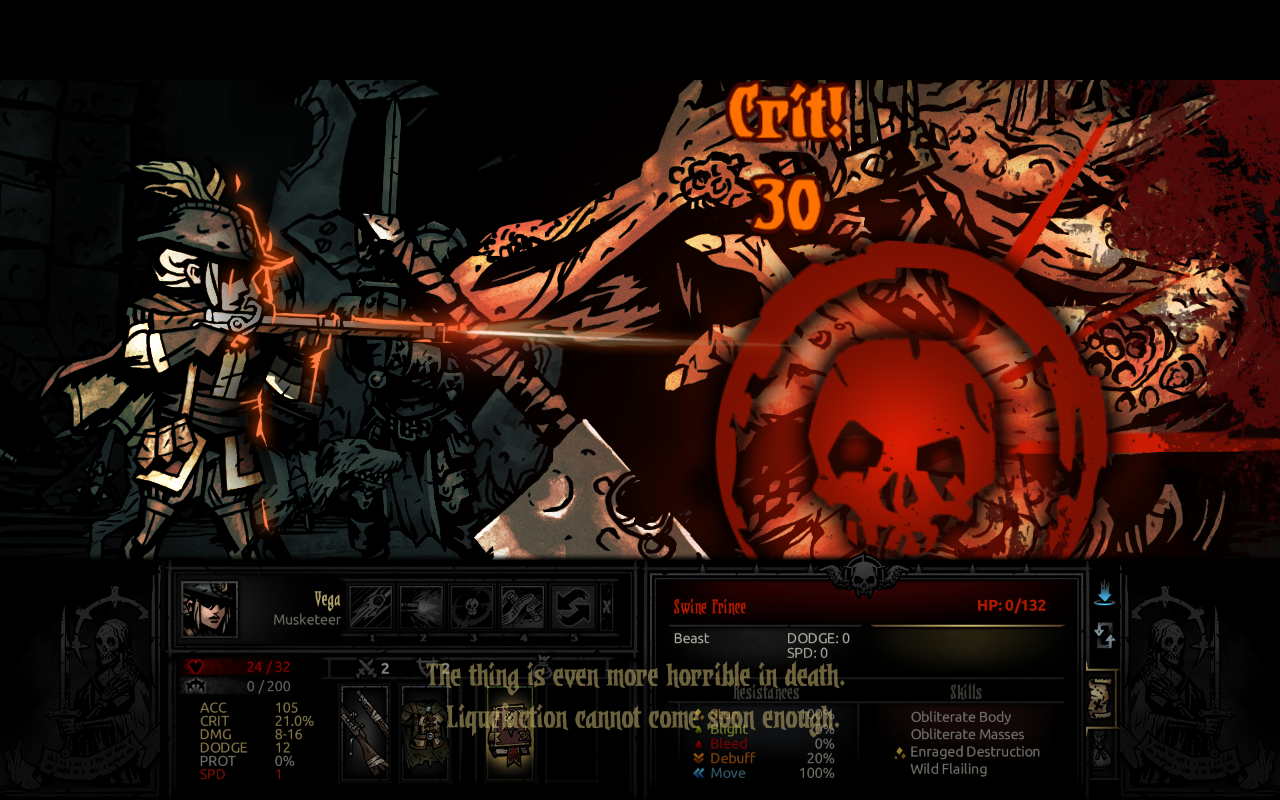1280x800 pixels.
Task: Activate the buckshot blast skill in slot 2
Action: coord(421,607)
